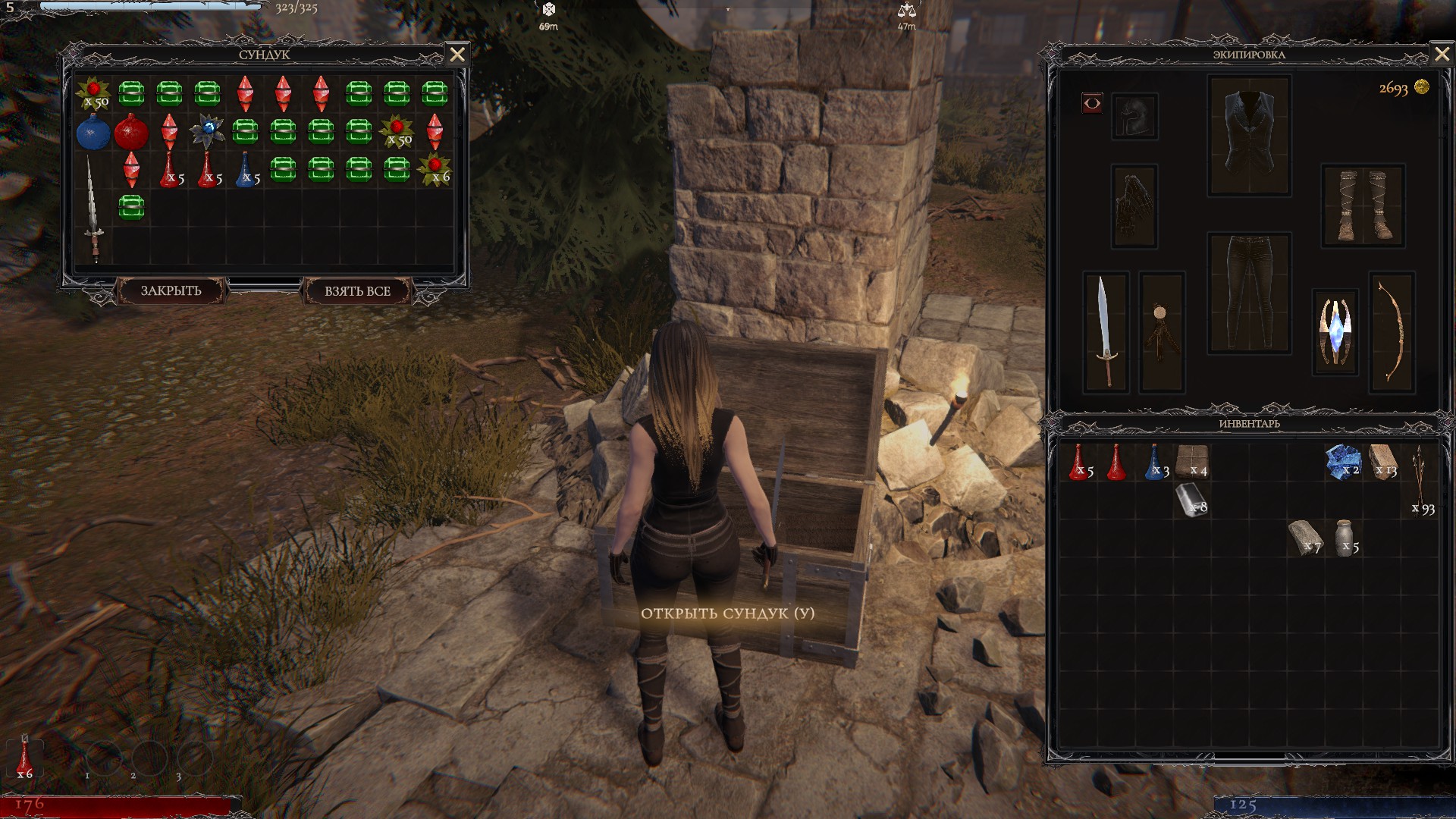This screenshot has width=1456, height=819.
Task: Select the round blue flask in chest
Action: [x=93, y=133]
